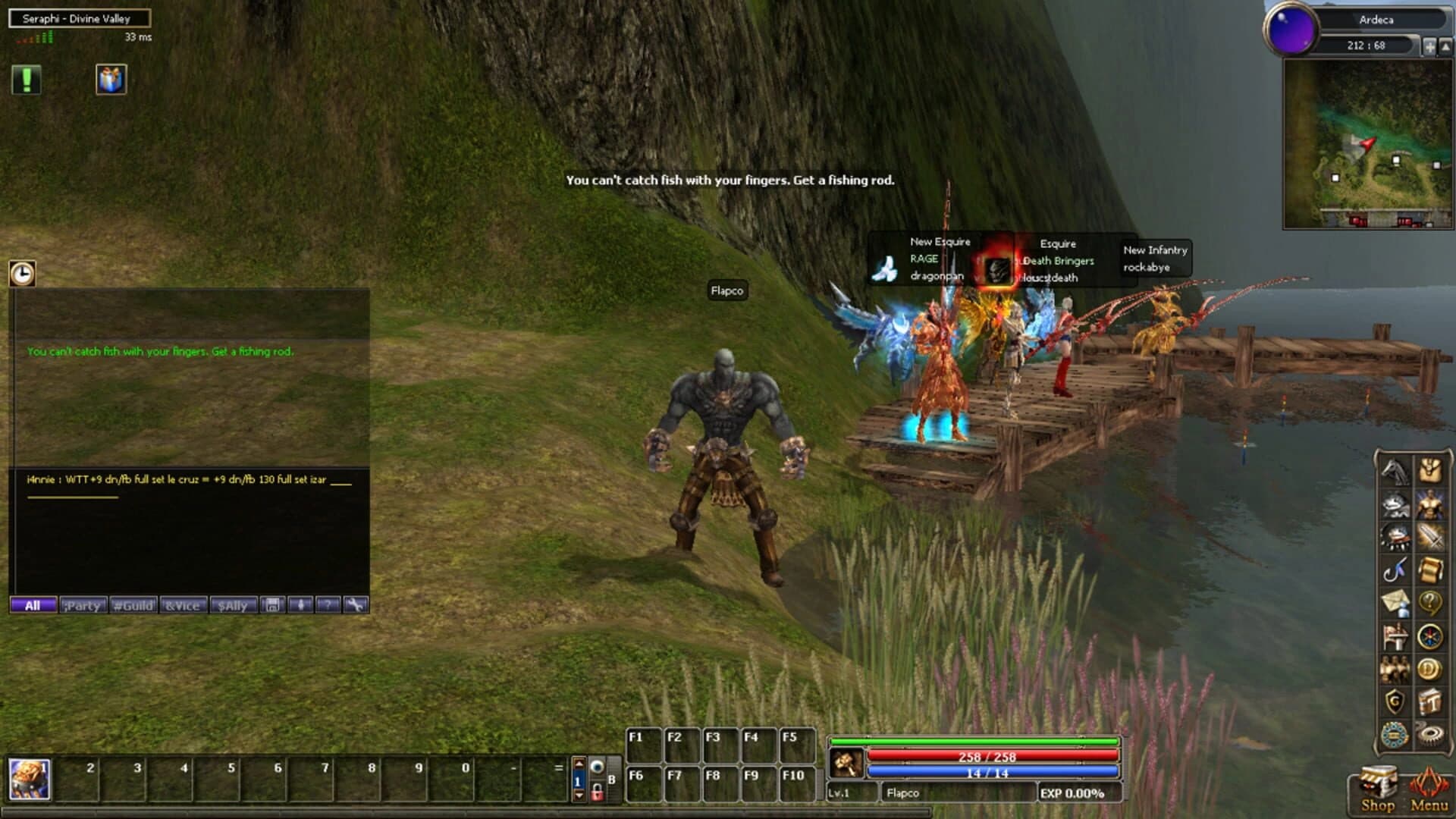The image size is (1456, 819).
Task: Open the guild shield icon
Action: [1395, 701]
